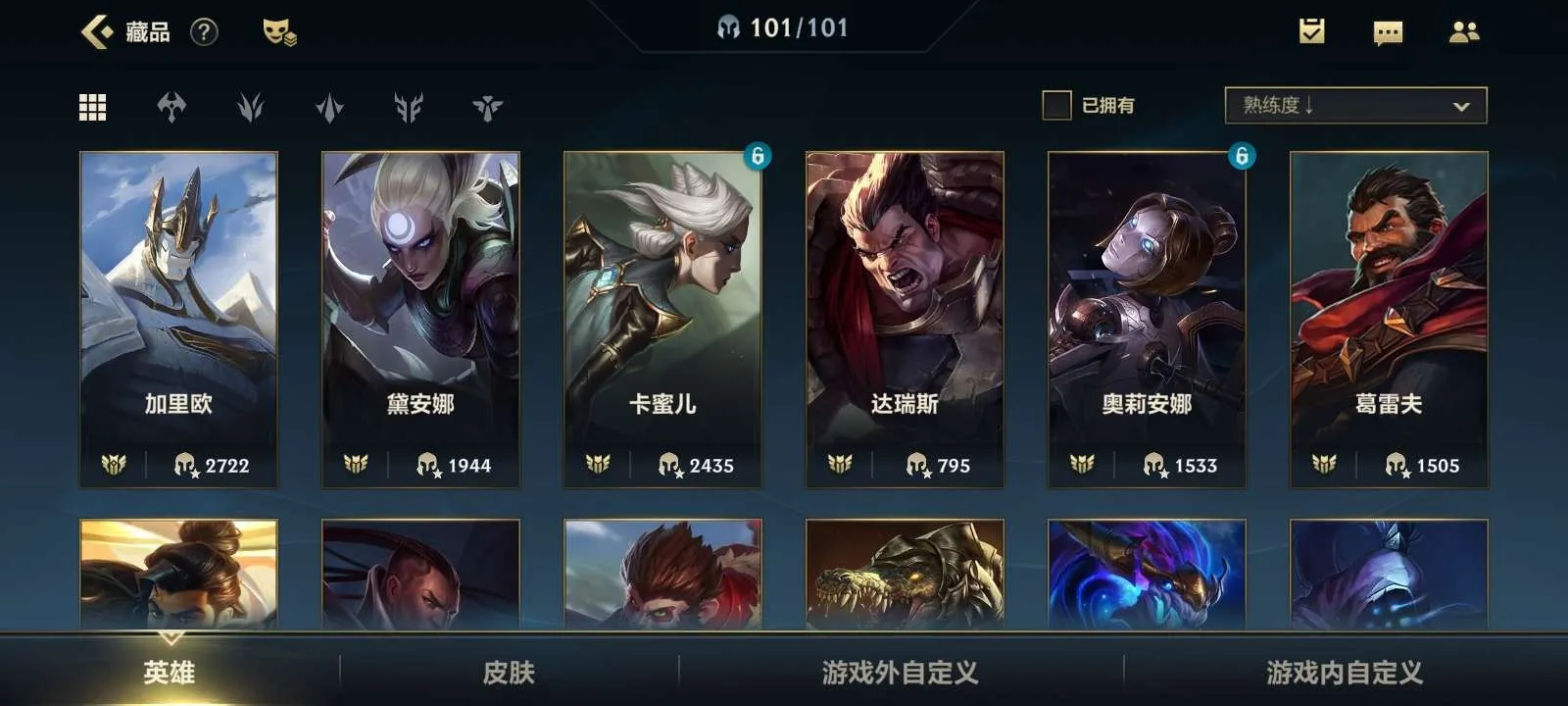Screen dimensions: 1568x706
Task: Toggle the 已拥有 checkbox
Action: (x=1056, y=105)
